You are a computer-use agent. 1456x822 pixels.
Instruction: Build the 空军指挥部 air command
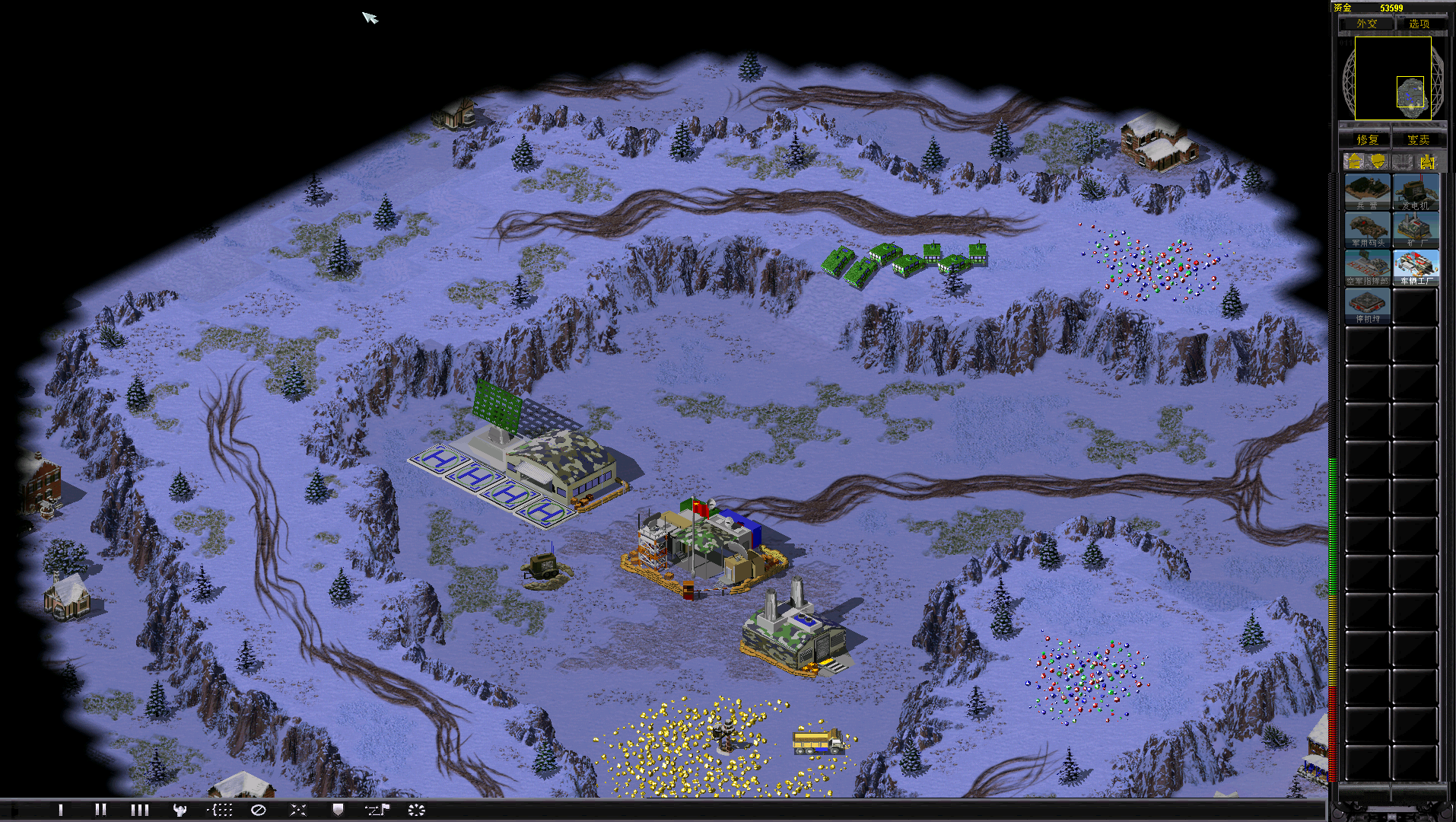click(x=1367, y=268)
